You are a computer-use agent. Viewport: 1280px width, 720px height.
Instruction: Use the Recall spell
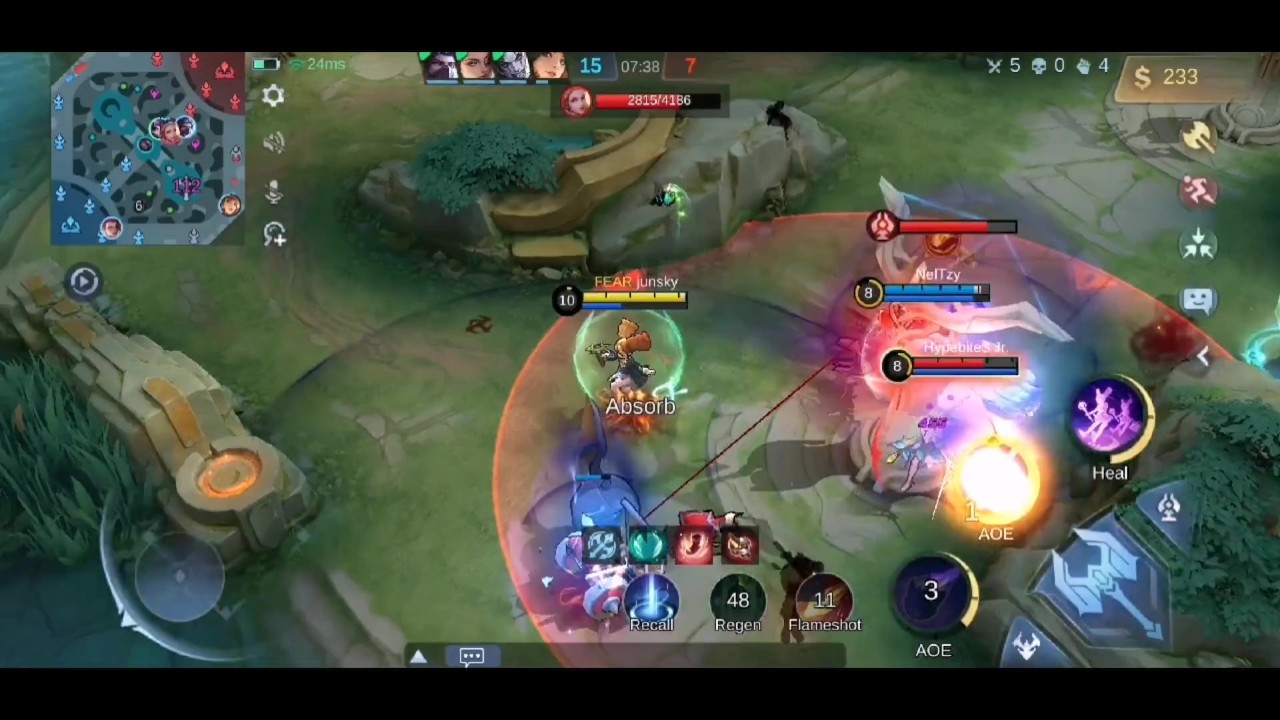652,599
